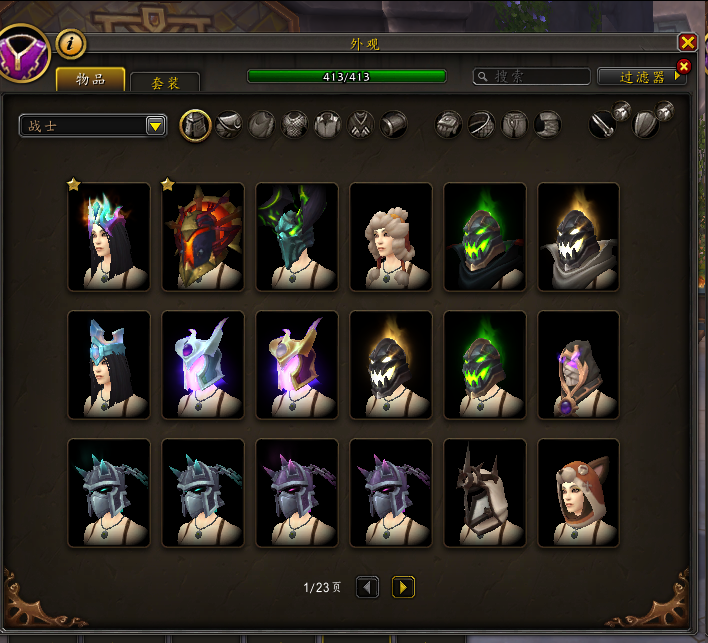Open the 战士 class dropdown
Screen dimensions: 708x643
92,125
